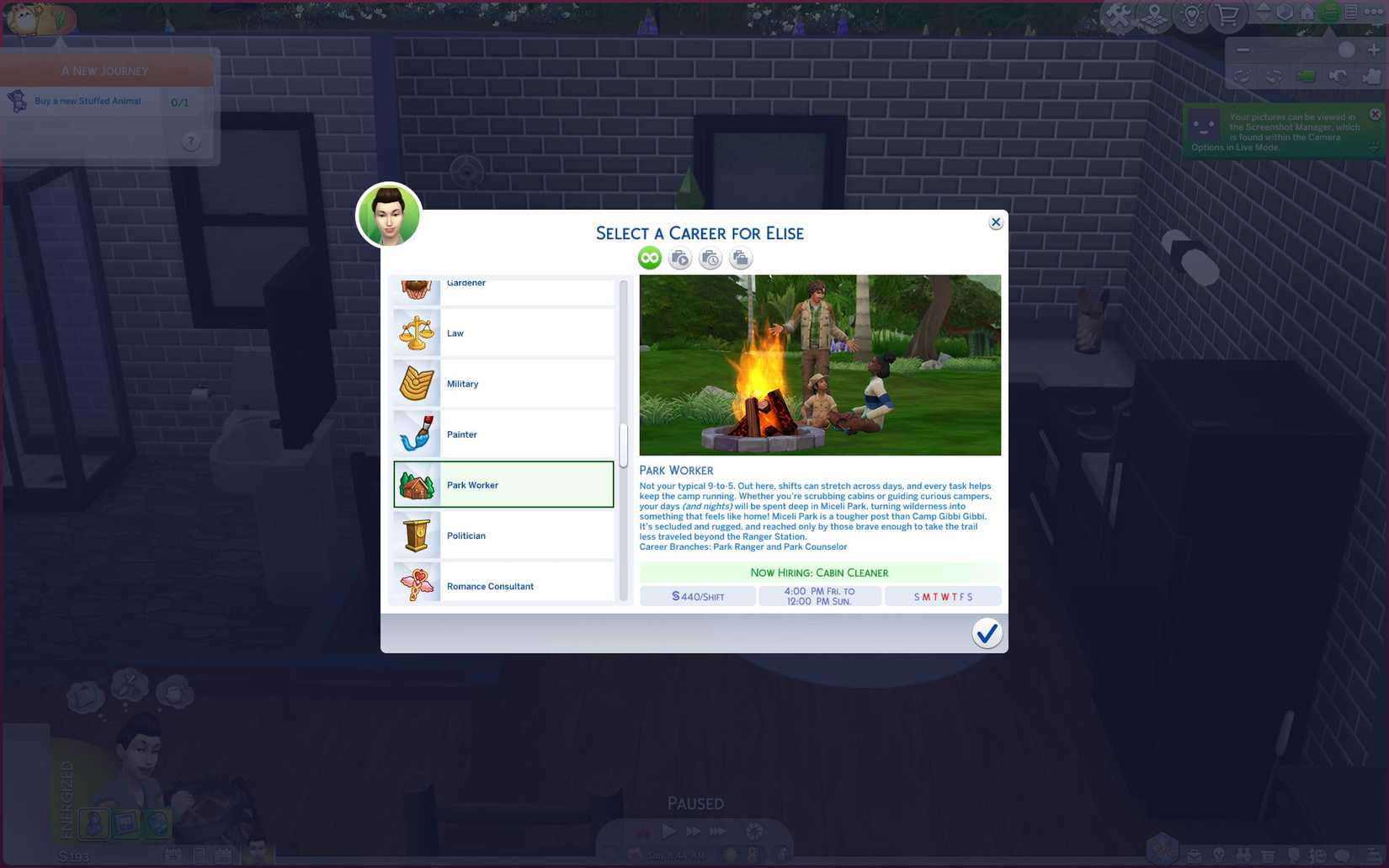Viewport: 1389px width, 868px height.
Task: Select the green infinity career filter icon
Action: 648,258
